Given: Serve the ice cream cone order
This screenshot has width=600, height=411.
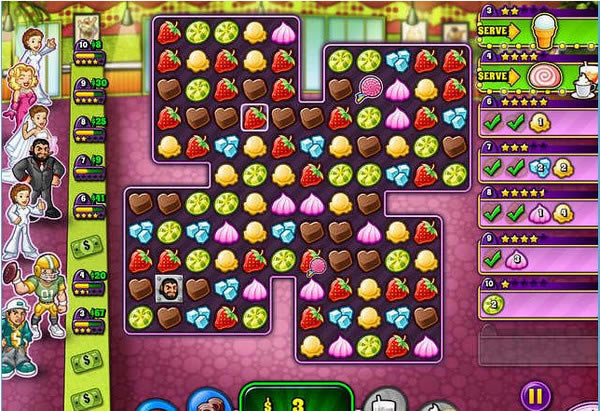Looking at the screenshot, I should pyautogui.click(x=499, y=30).
